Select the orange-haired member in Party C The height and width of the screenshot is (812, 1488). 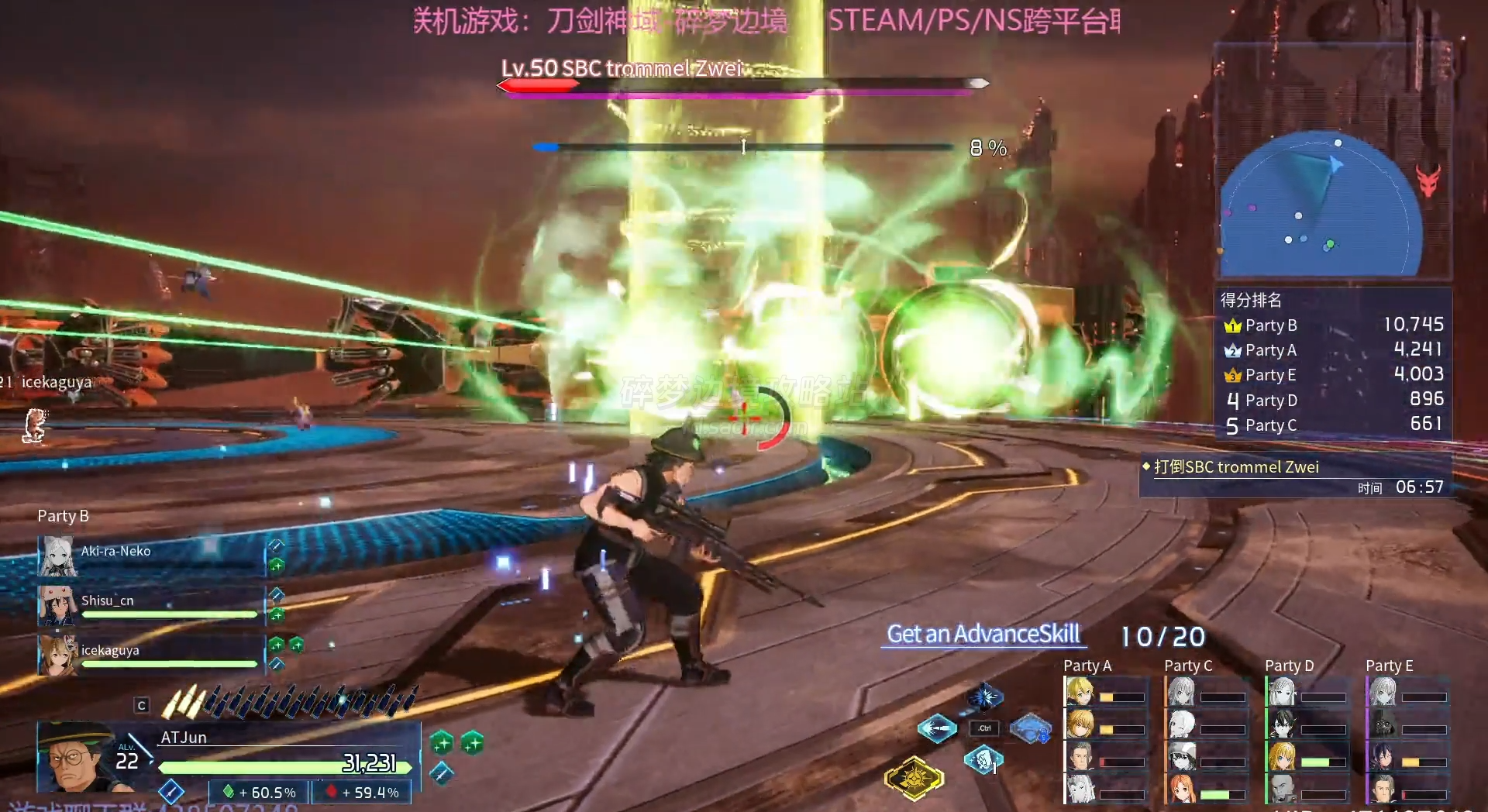[1183, 789]
